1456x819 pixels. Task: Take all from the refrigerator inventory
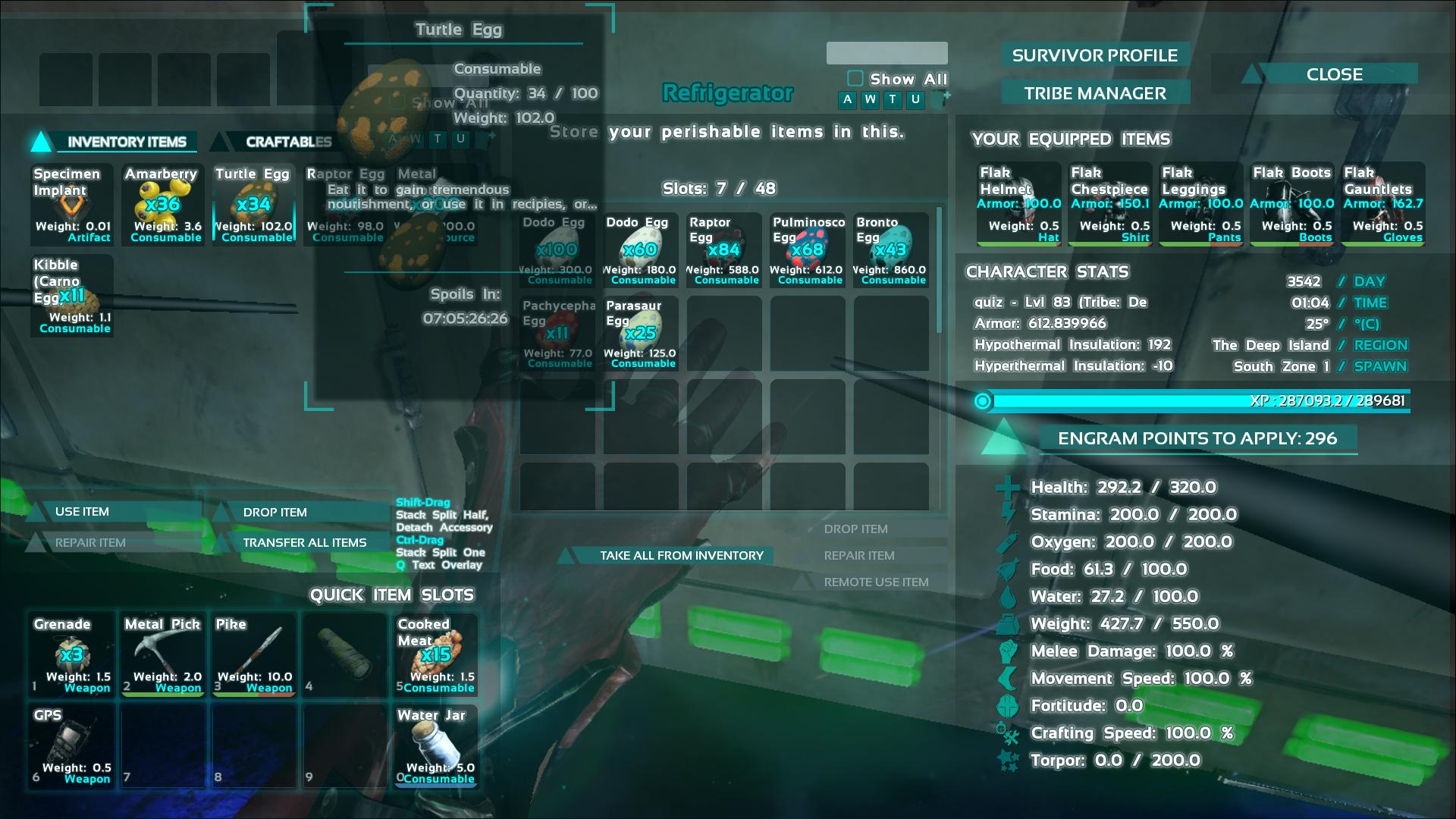tap(681, 556)
